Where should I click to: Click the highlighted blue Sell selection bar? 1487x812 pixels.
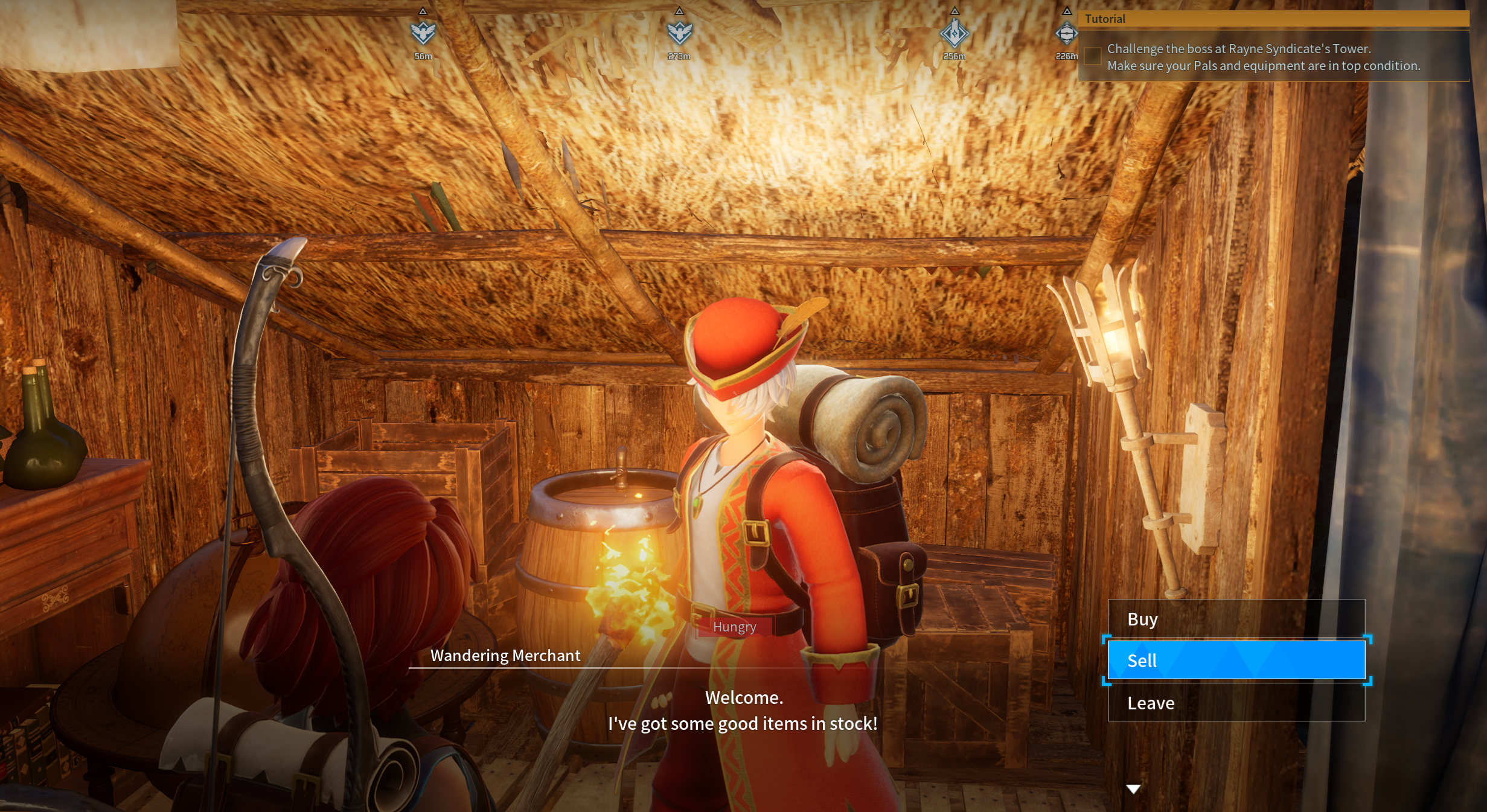tap(1236, 660)
